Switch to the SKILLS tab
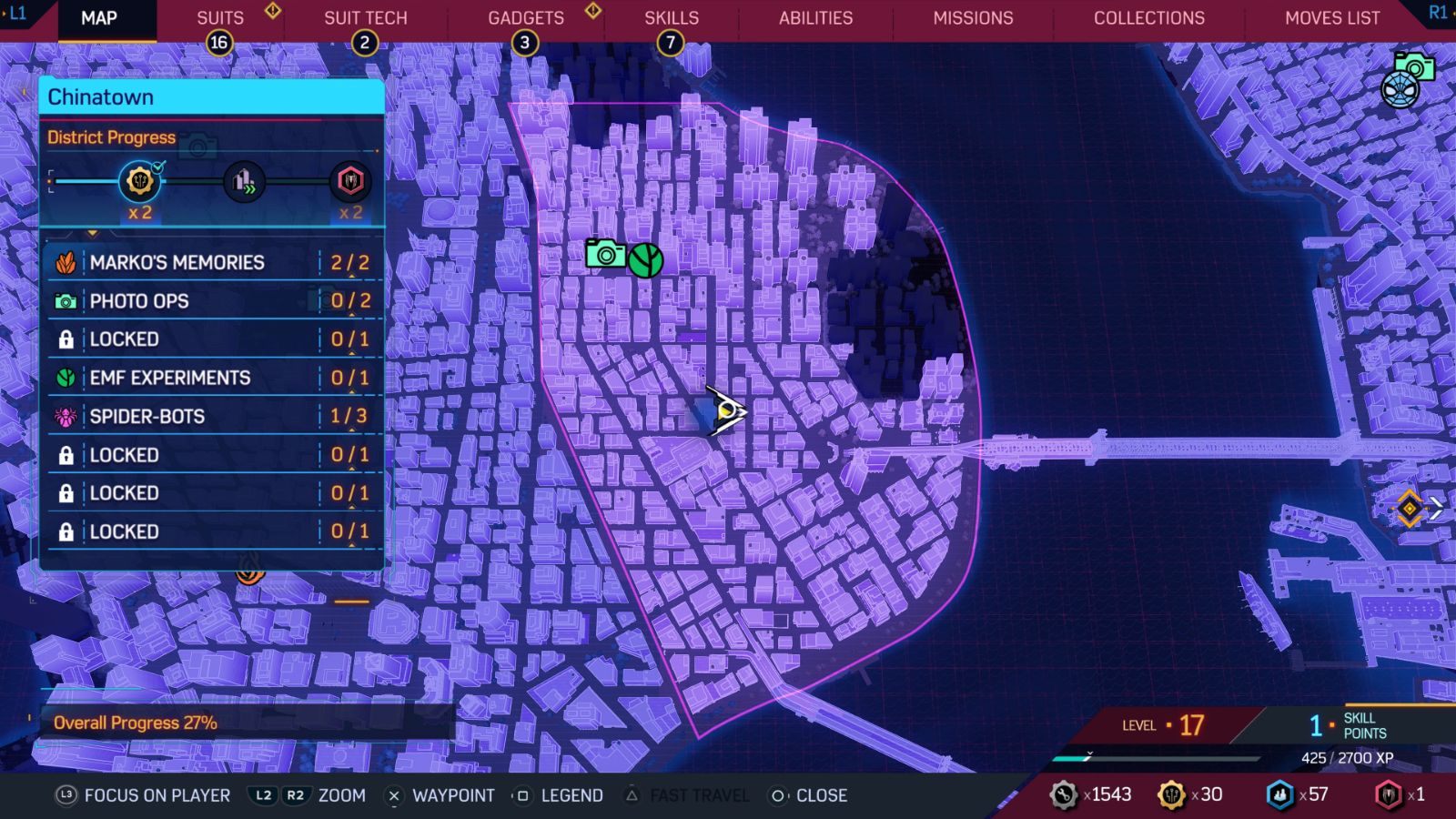 (x=671, y=17)
